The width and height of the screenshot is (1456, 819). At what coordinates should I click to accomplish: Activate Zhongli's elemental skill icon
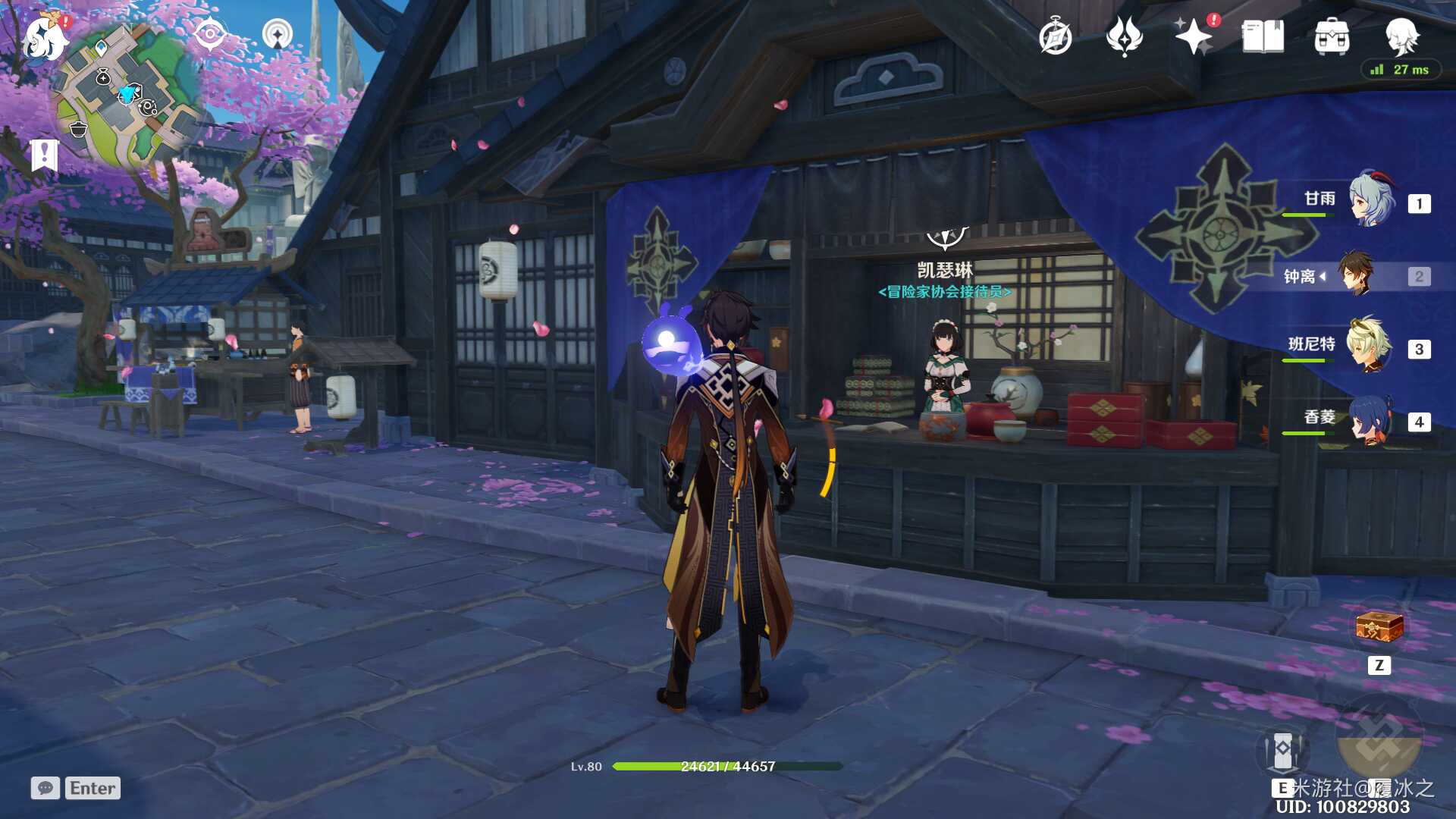click(1282, 751)
